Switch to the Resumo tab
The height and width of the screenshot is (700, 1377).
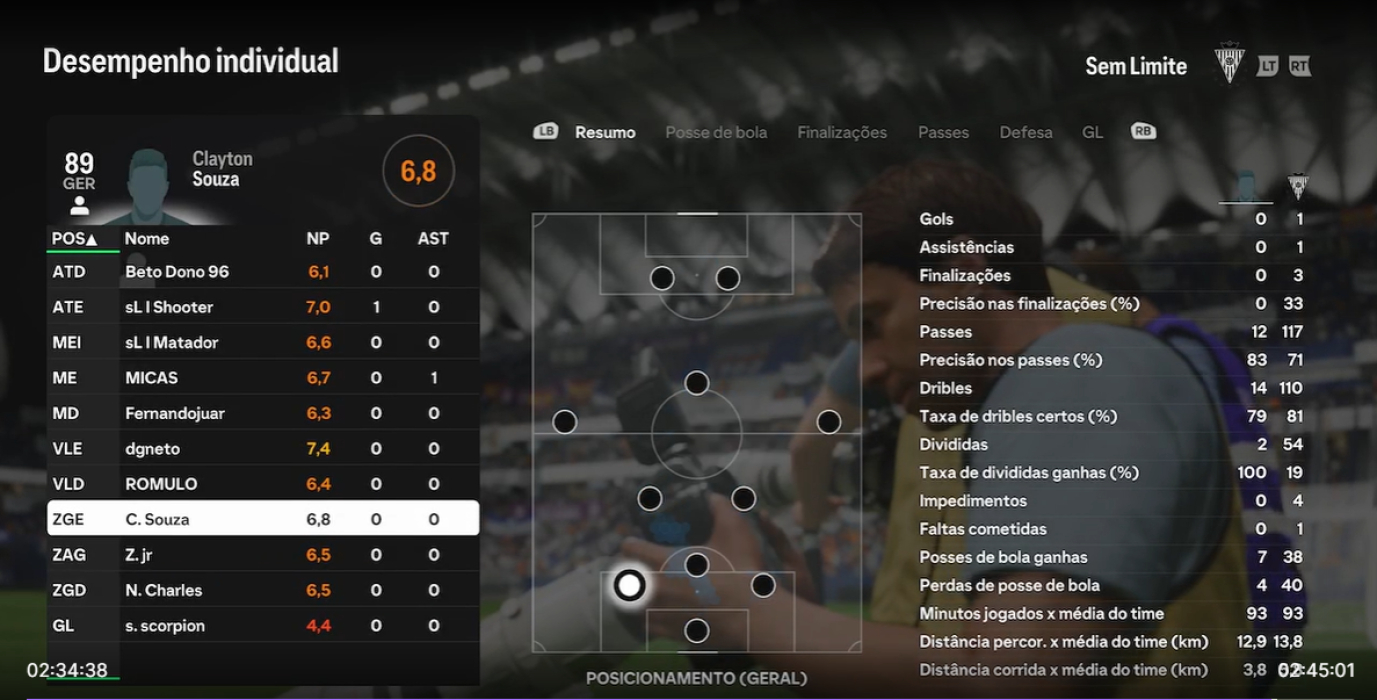[x=605, y=132]
